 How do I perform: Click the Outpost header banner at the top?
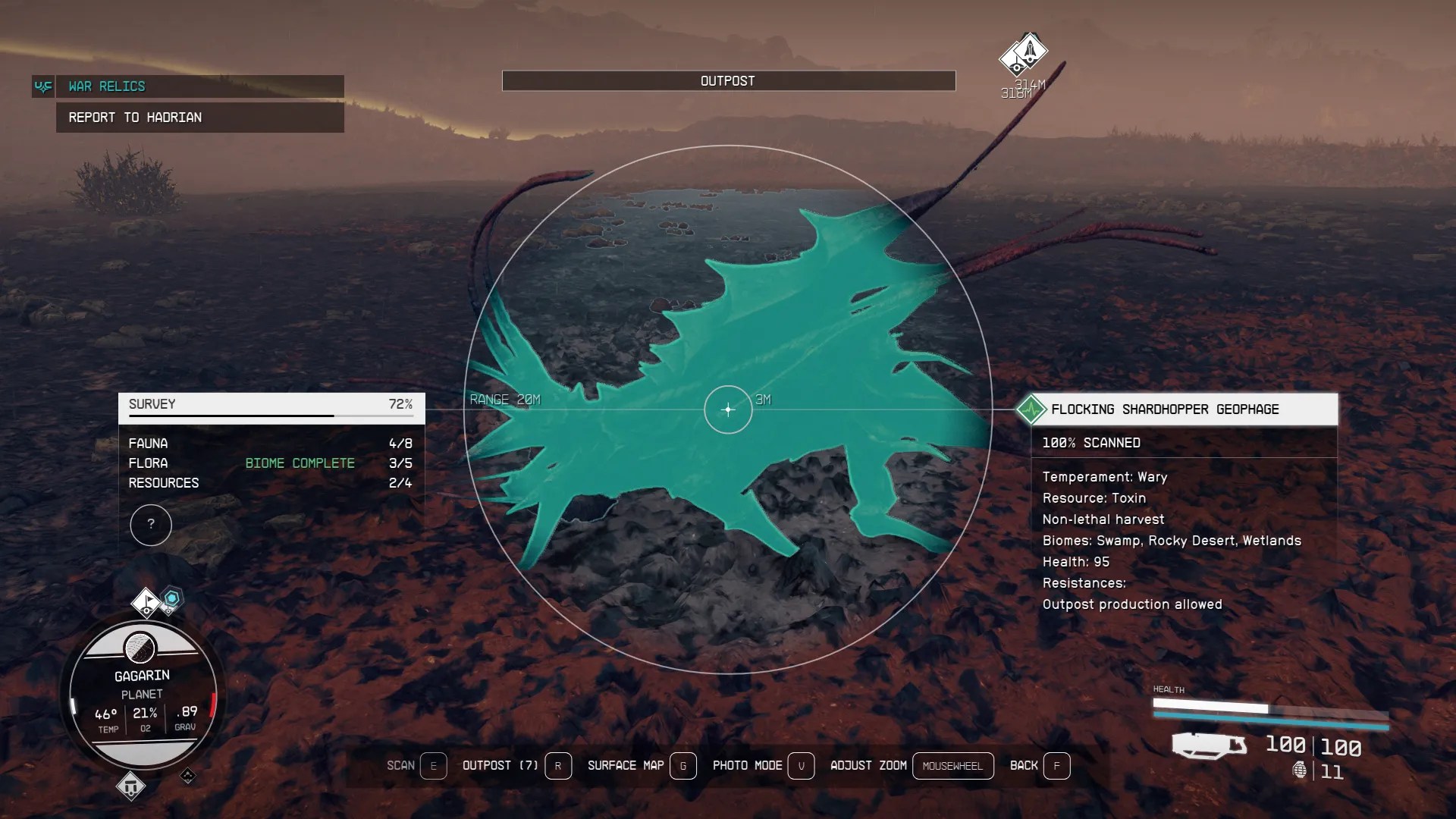click(728, 80)
